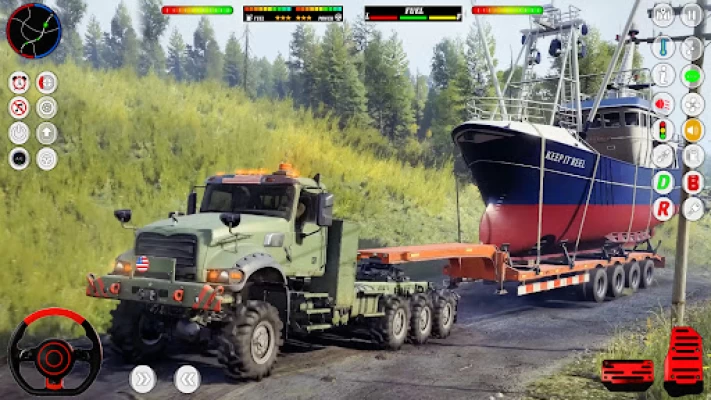
Task: Tap the engine power button
Action: (19, 132)
